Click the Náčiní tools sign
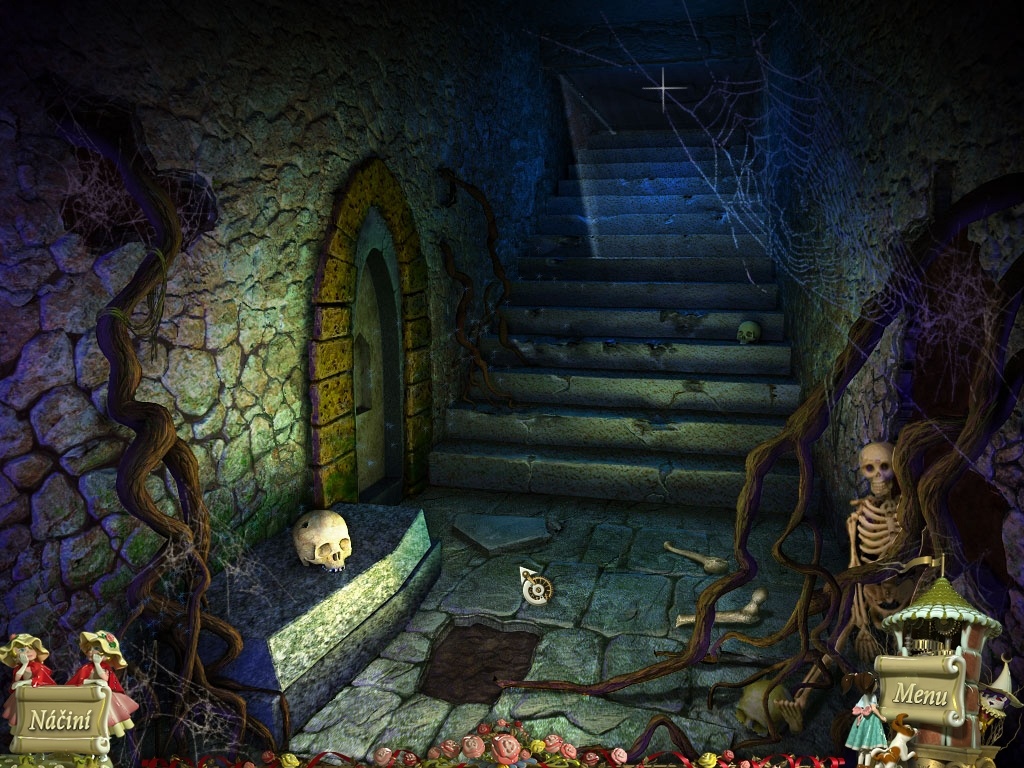The width and height of the screenshot is (1024, 768). click(x=59, y=717)
